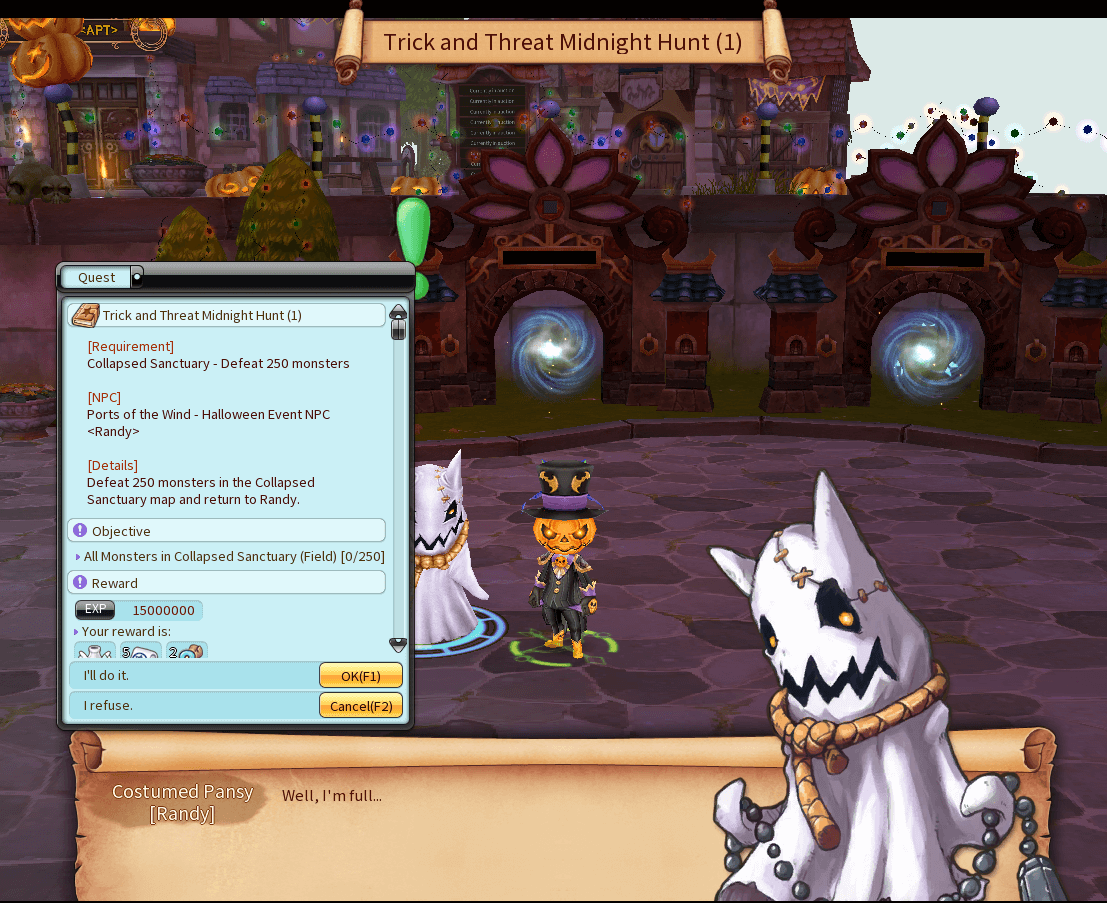Select the All Monsters in Collapsed Sanctuary objective
This screenshot has width=1107, height=903.
(234, 557)
